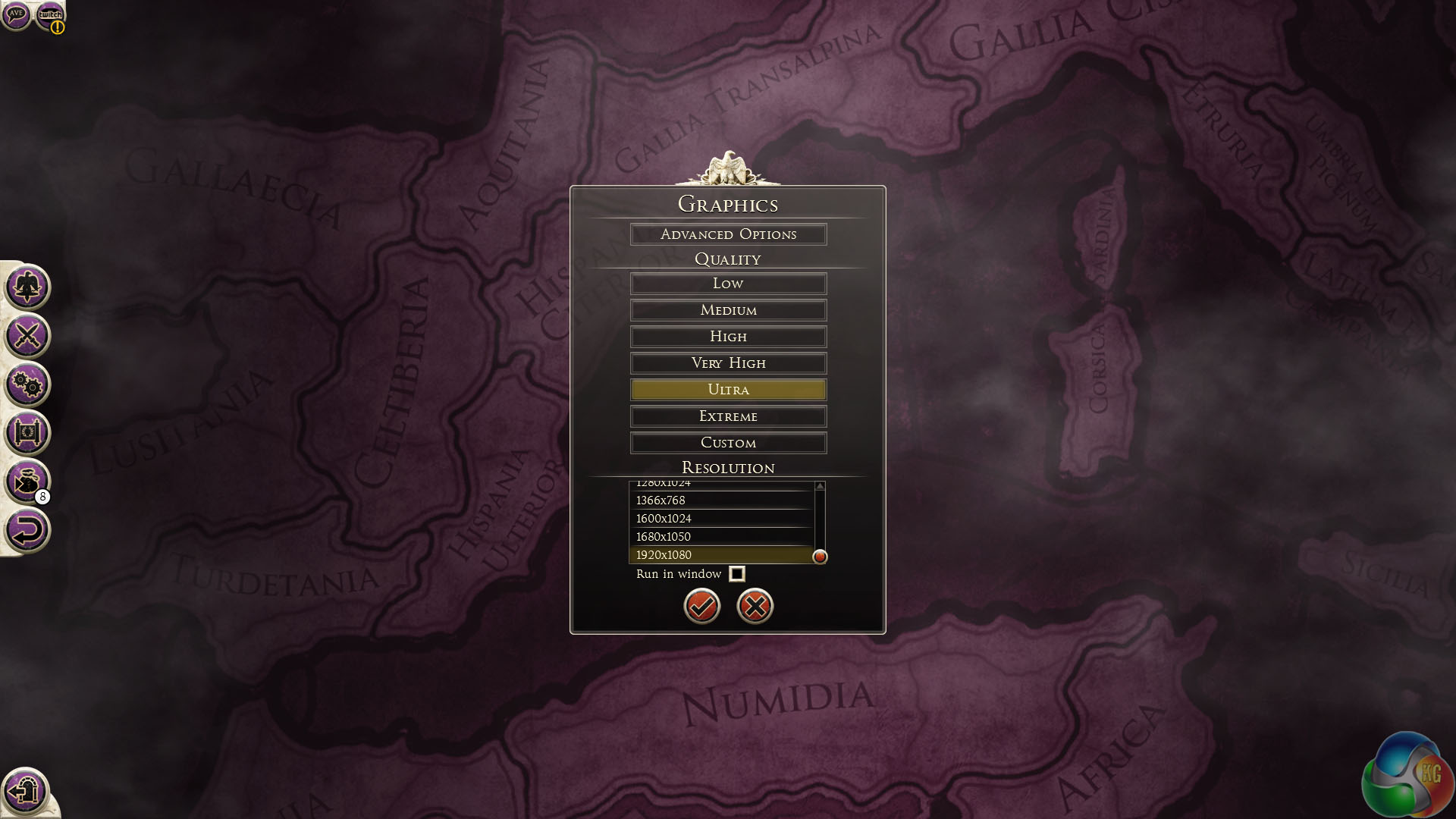Cancel changes with the red X button
The width and height of the screenshot is (1456, 819).
point(755,606)
